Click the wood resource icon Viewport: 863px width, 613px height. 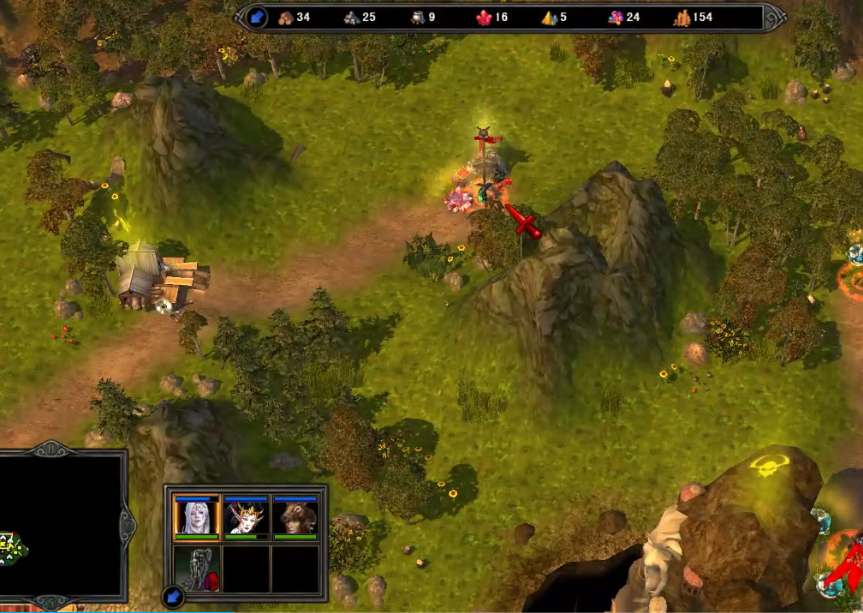pos(285,17)
